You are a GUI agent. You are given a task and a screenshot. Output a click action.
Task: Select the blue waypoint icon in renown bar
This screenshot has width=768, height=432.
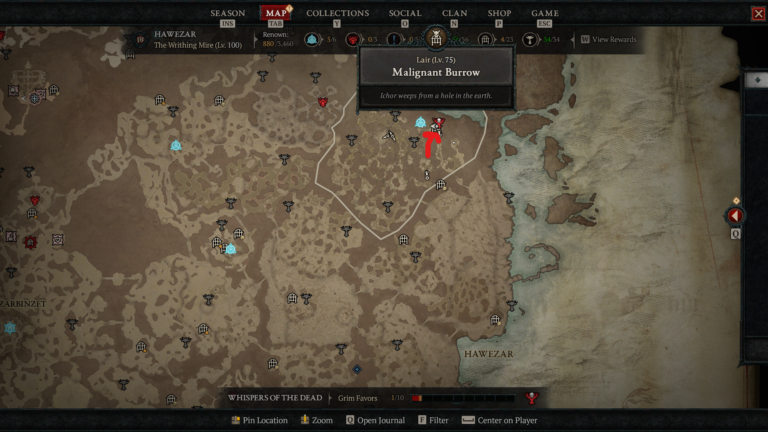[312, 40]
